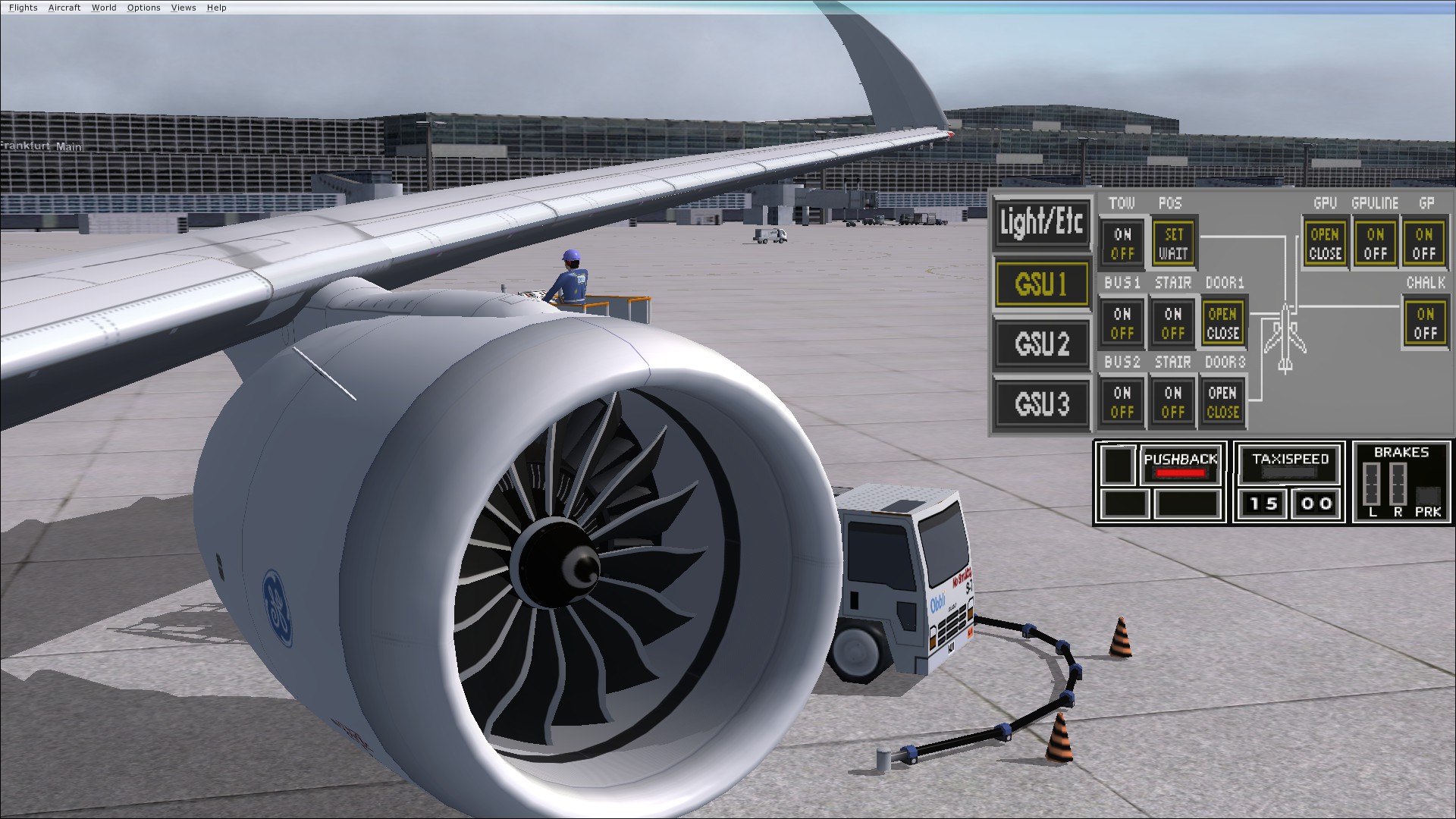This screenshot has height=819, width=1456.
Task: Open the GSU 3 panel page
Action: coord(1042,403)
